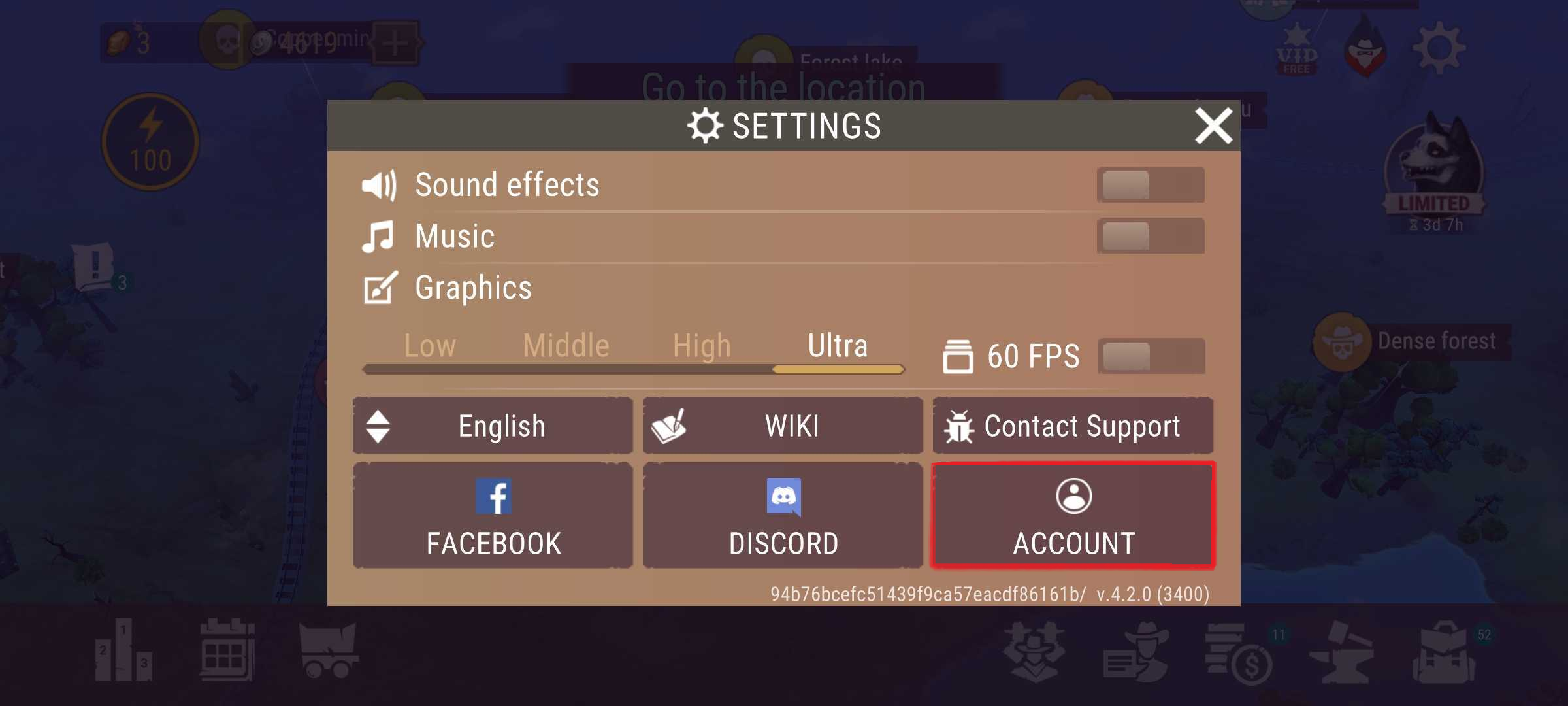Enable the 60 FPS toggle
The width and height of the screenshot is (1568, 706).
[x=1151, y=356]
